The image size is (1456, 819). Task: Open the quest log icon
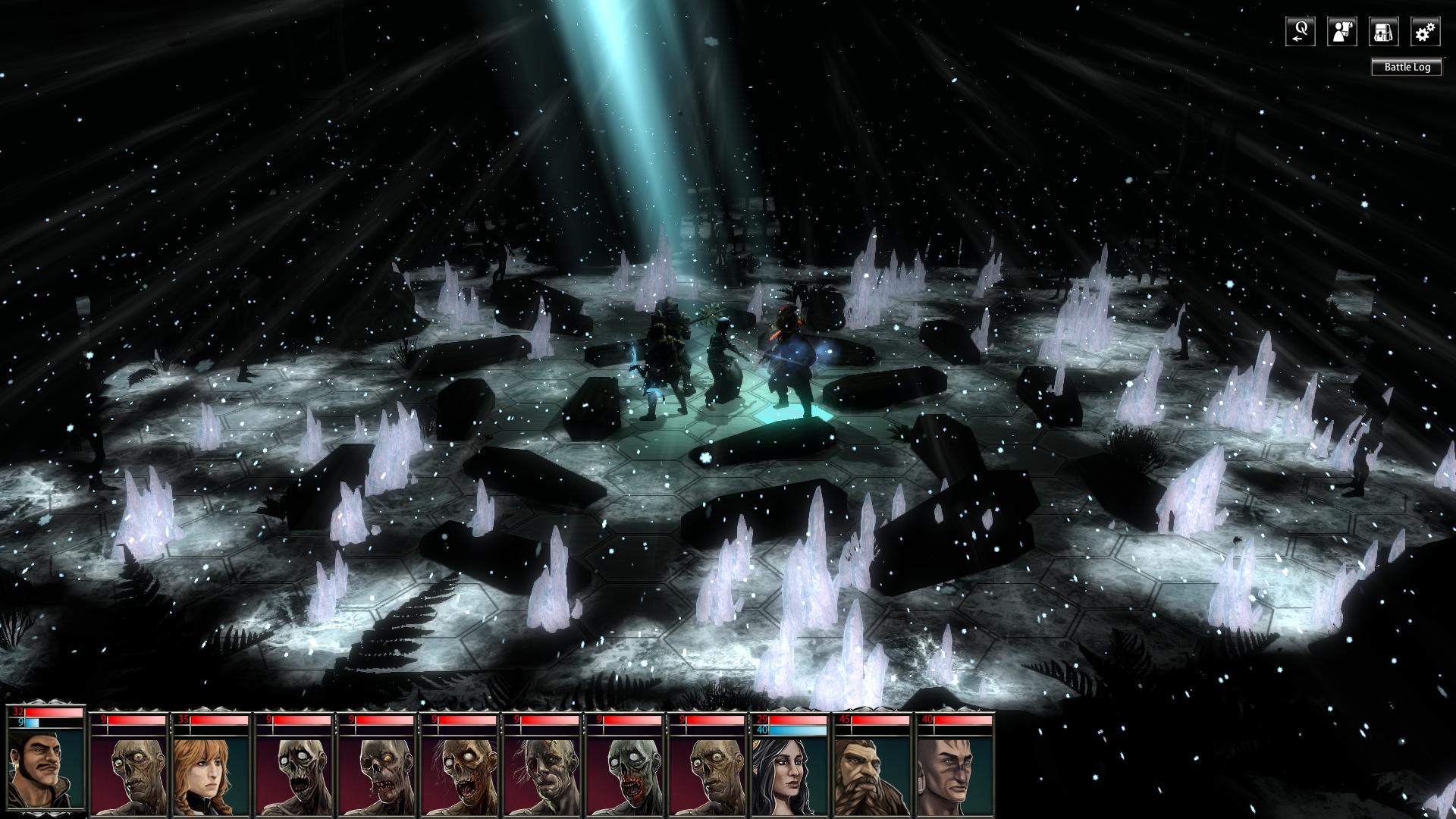1301,32
